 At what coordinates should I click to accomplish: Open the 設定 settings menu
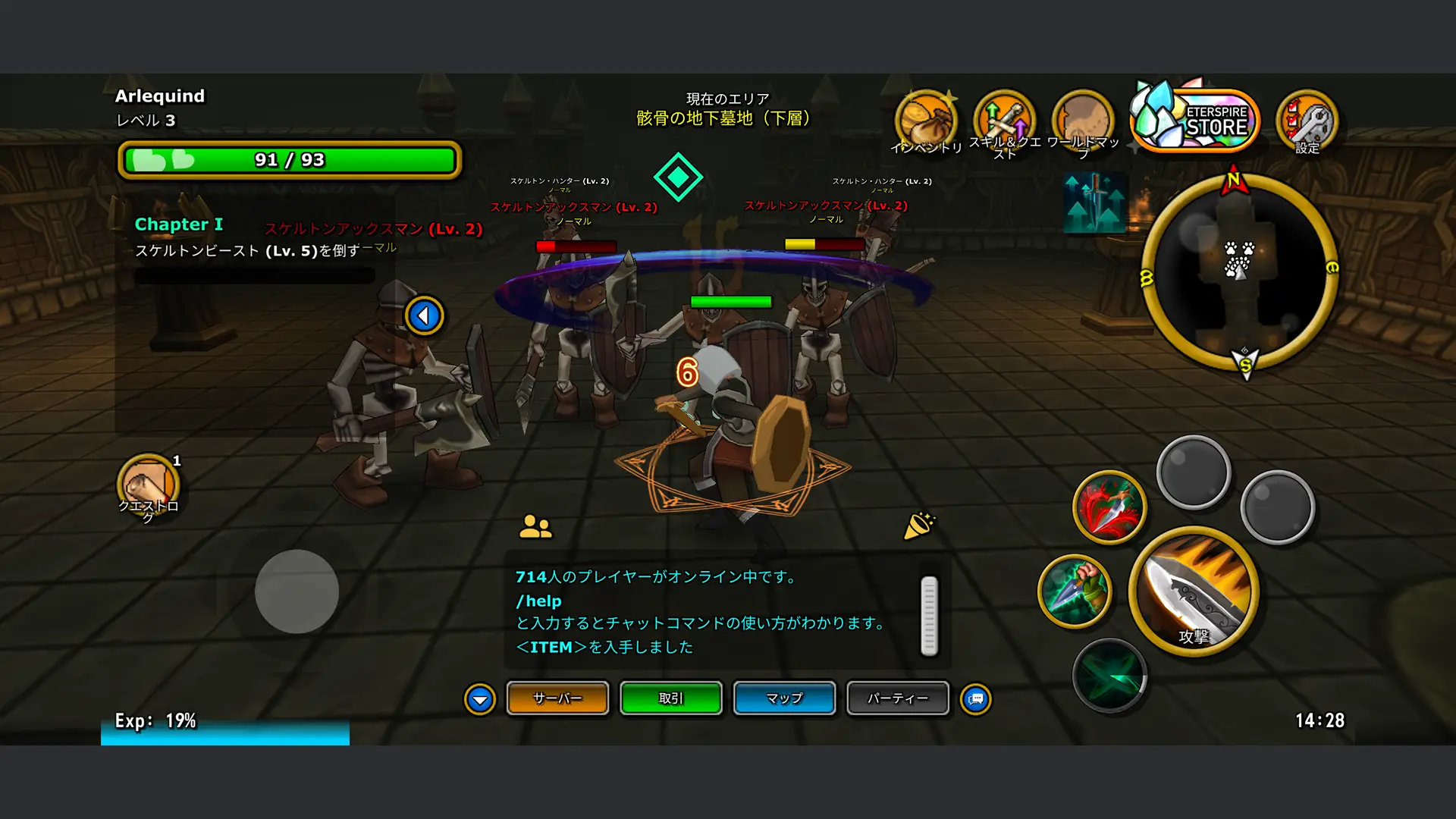(x=1307, y=121)
